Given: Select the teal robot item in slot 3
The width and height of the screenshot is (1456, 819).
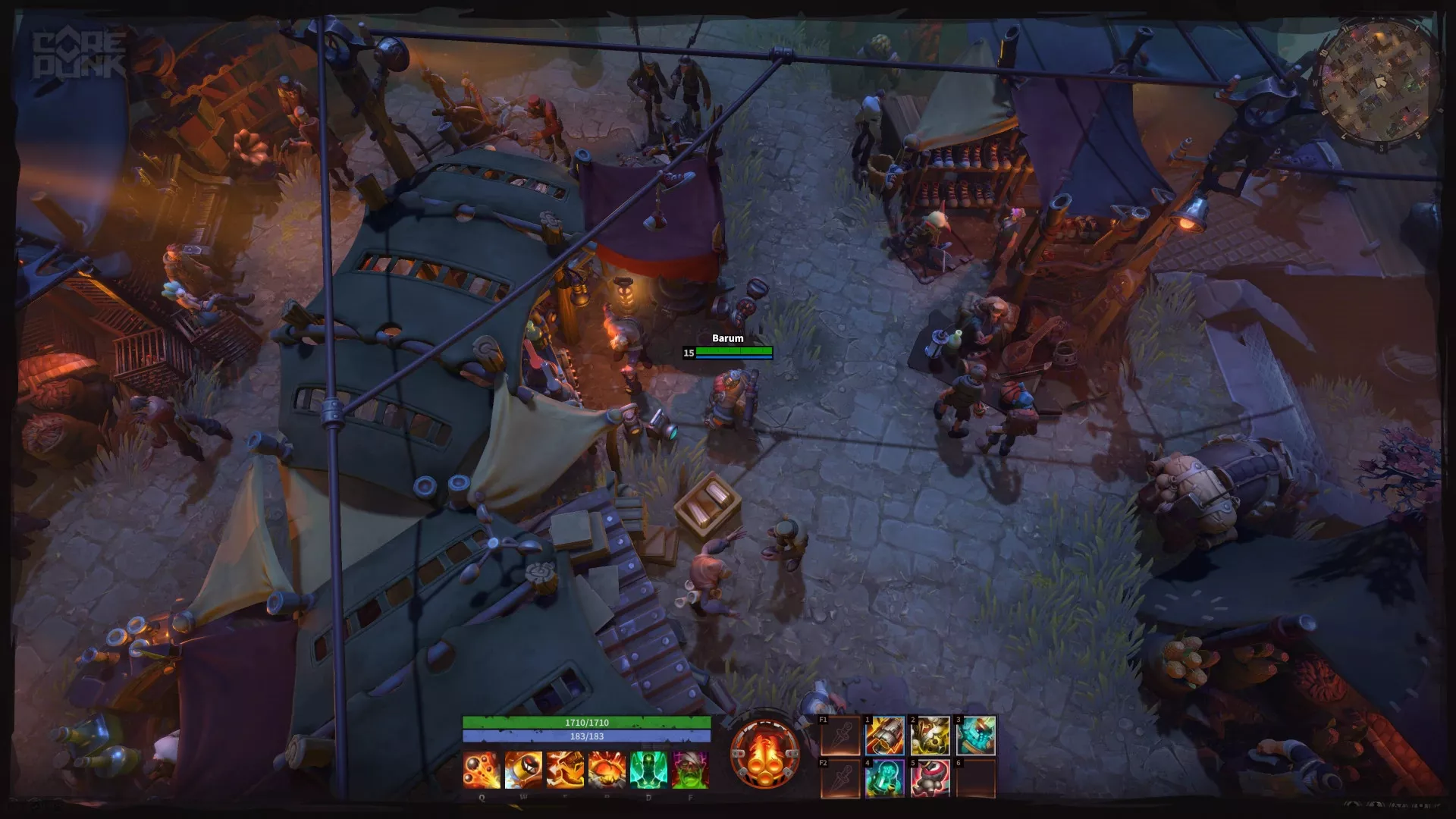Looking at the screenshot, I should pos(975,736).
